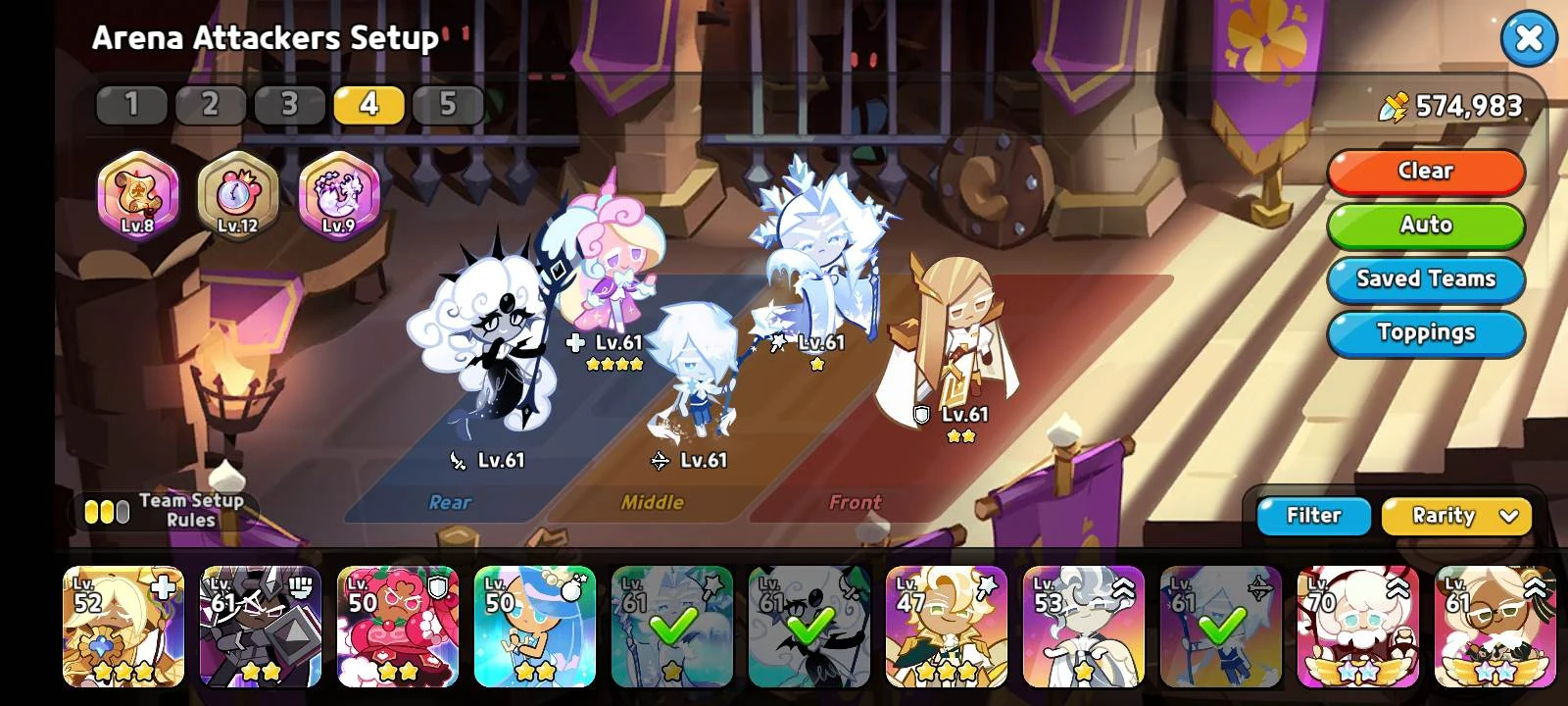Select the Lv.12 Squishy Jelly Watch treasure
1568x706 pixels.
240,196
